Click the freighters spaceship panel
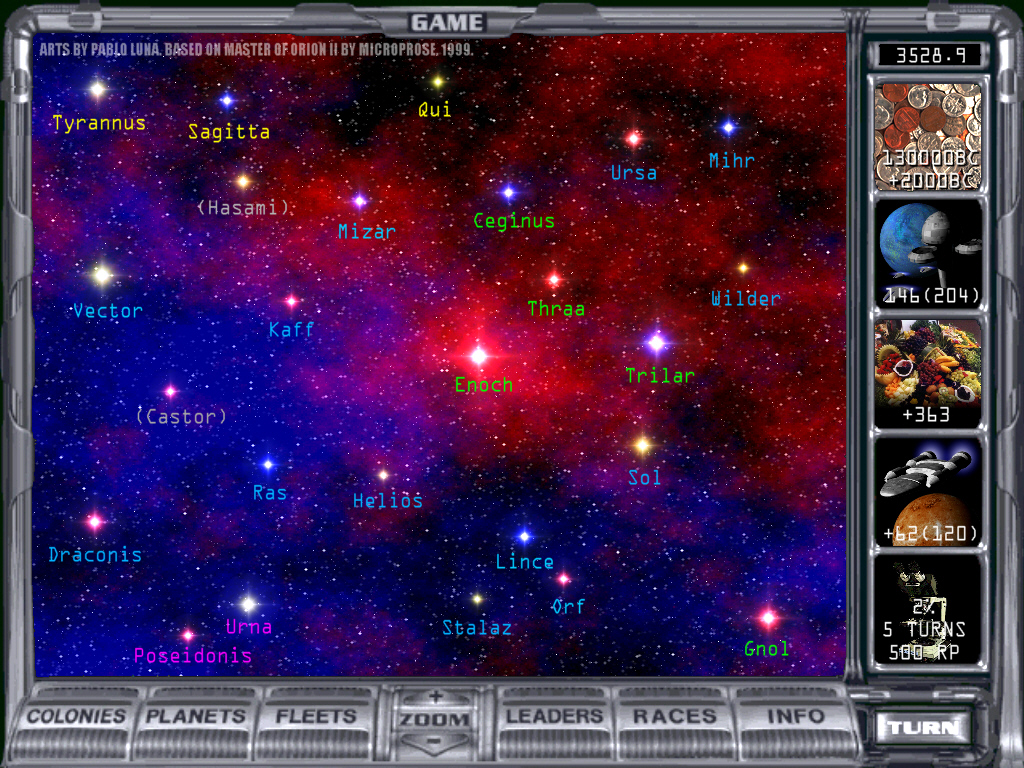This screenshot has height=768, width=1024. coord(928,491)
